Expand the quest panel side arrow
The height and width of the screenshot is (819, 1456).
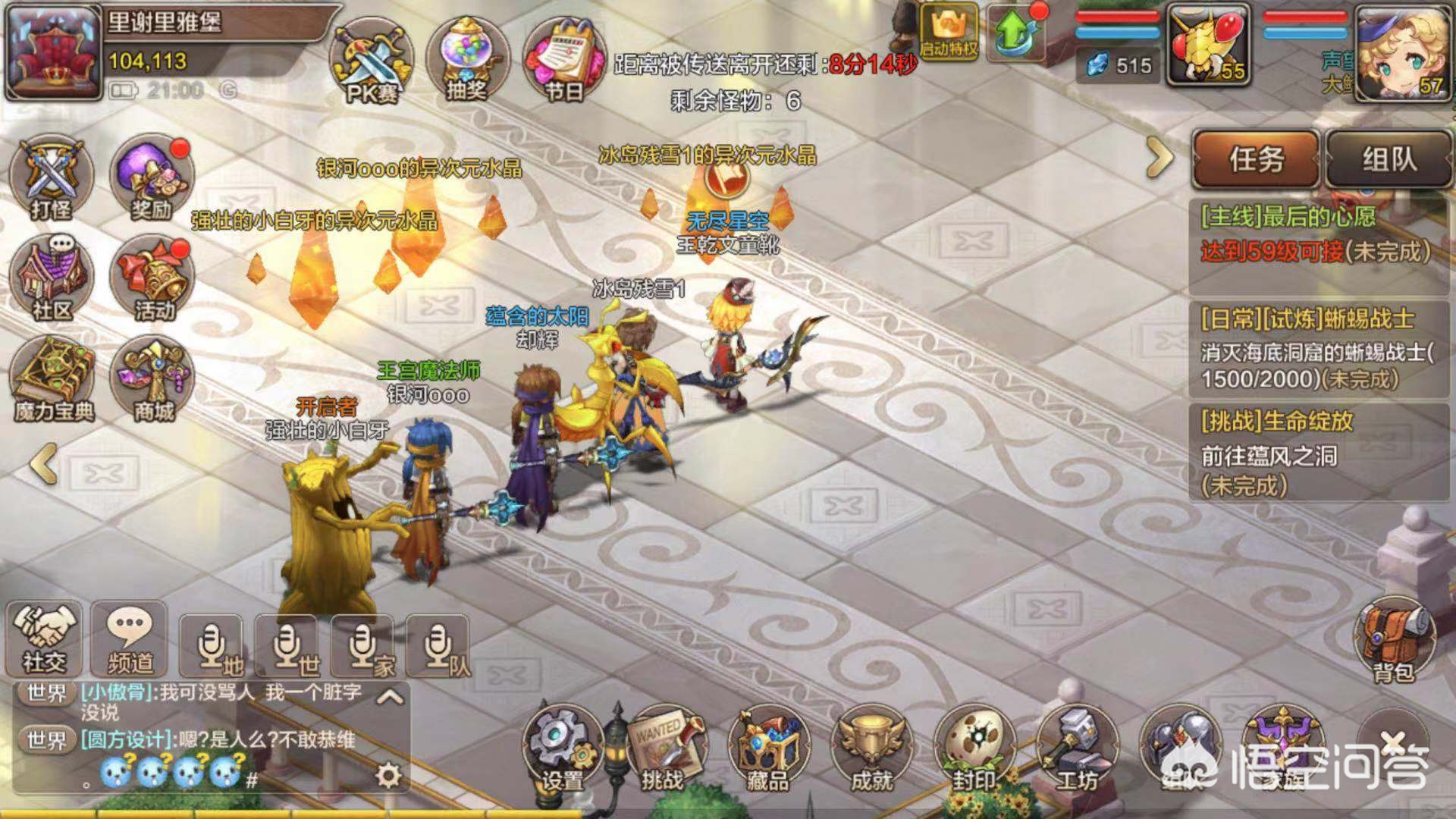(1160, 155)
